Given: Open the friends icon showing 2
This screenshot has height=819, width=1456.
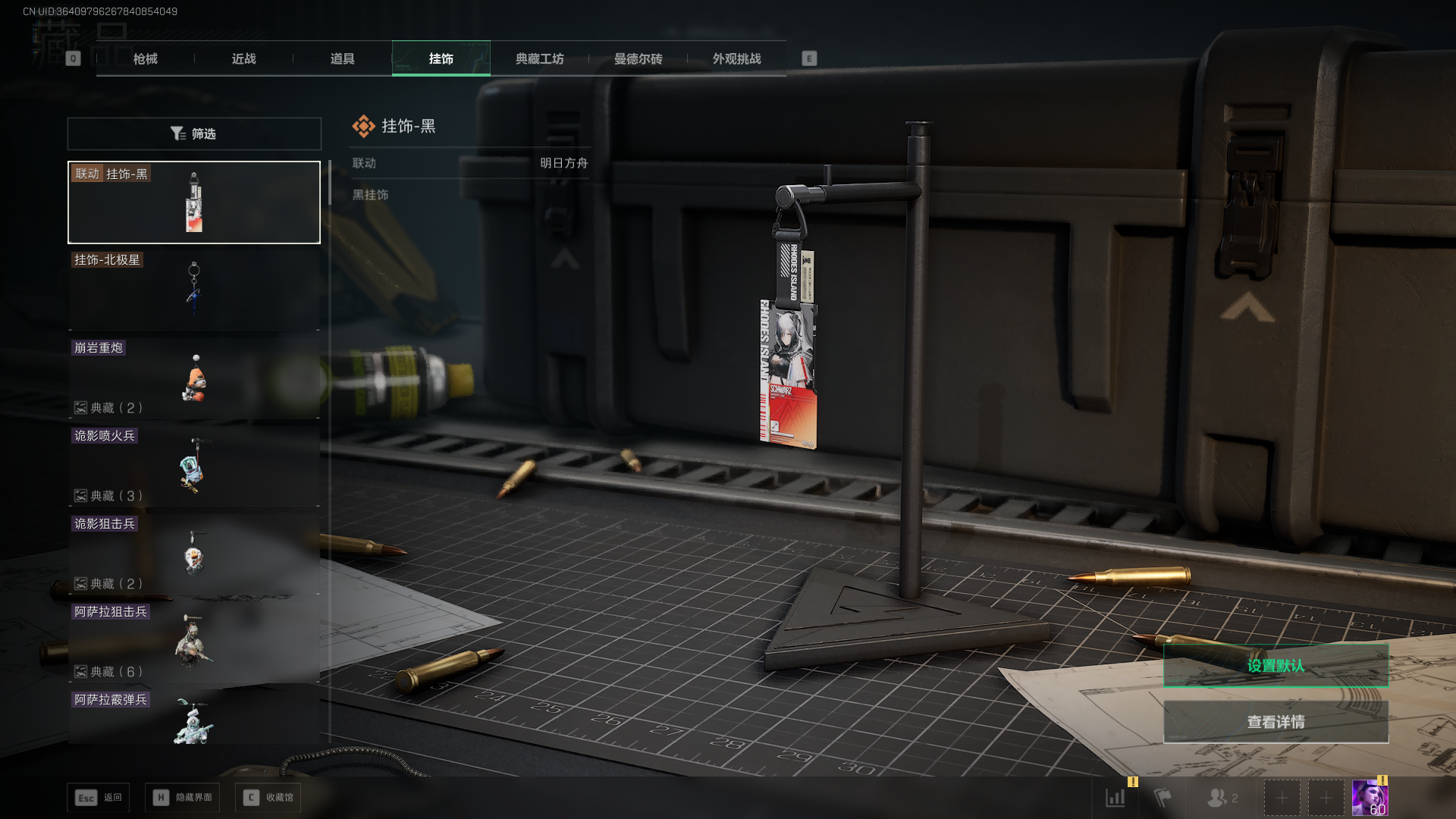Looking at the screenshot, I should pyautogui.click(x=1222, y=798).
